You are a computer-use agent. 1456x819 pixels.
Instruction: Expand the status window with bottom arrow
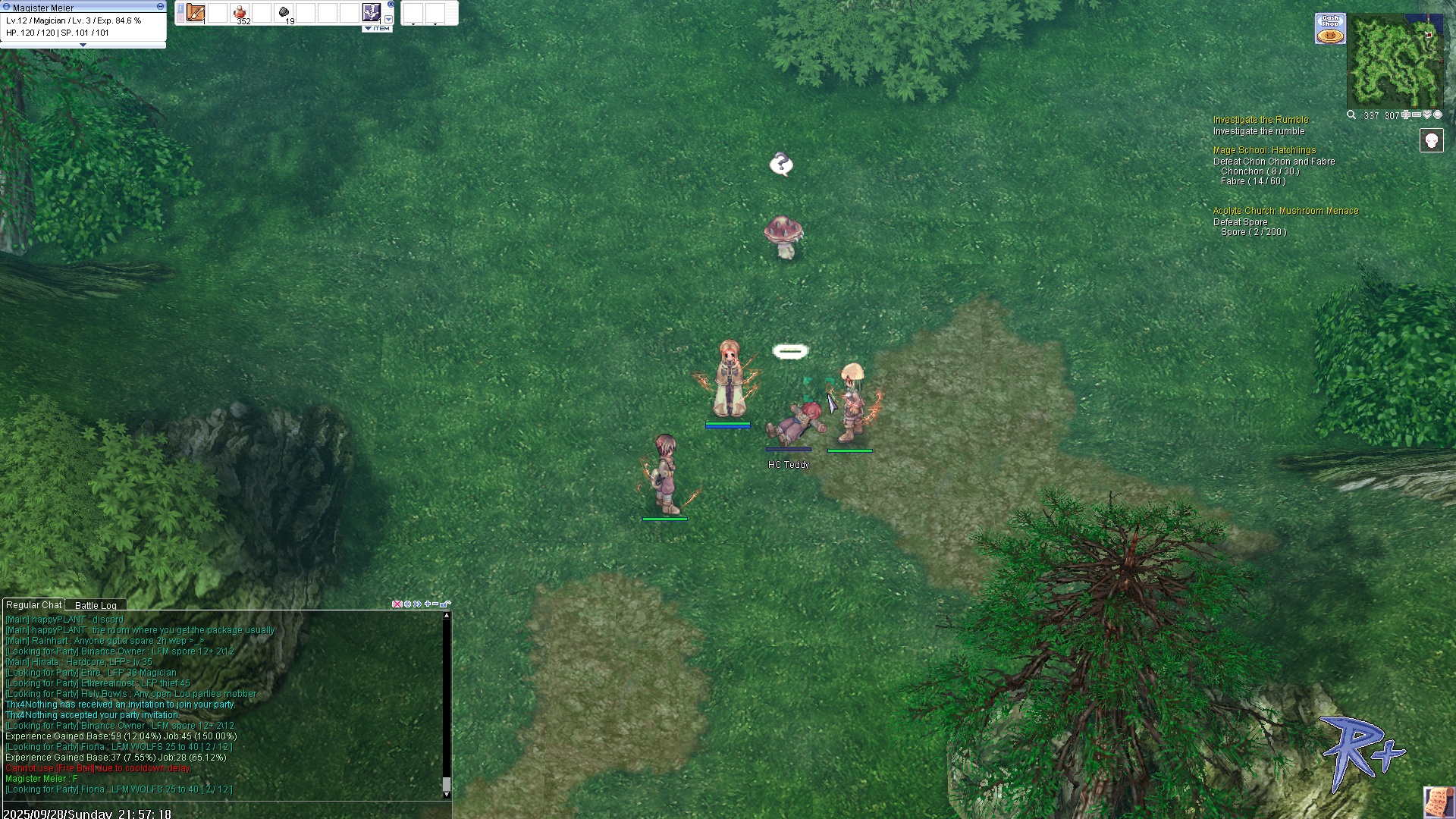click(83, 45)
